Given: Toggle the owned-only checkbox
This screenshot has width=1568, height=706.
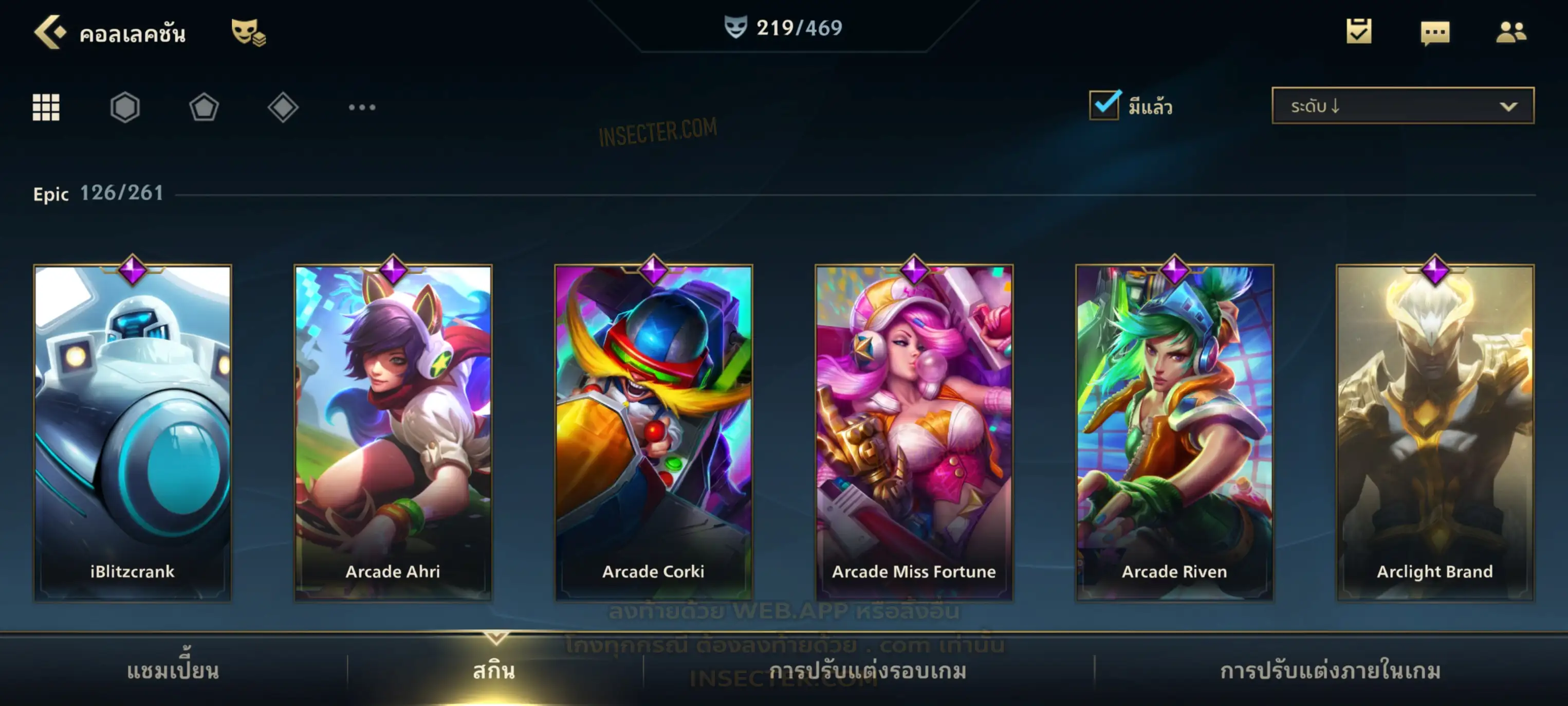Looking at the screenshot, I should [1104, 105].
